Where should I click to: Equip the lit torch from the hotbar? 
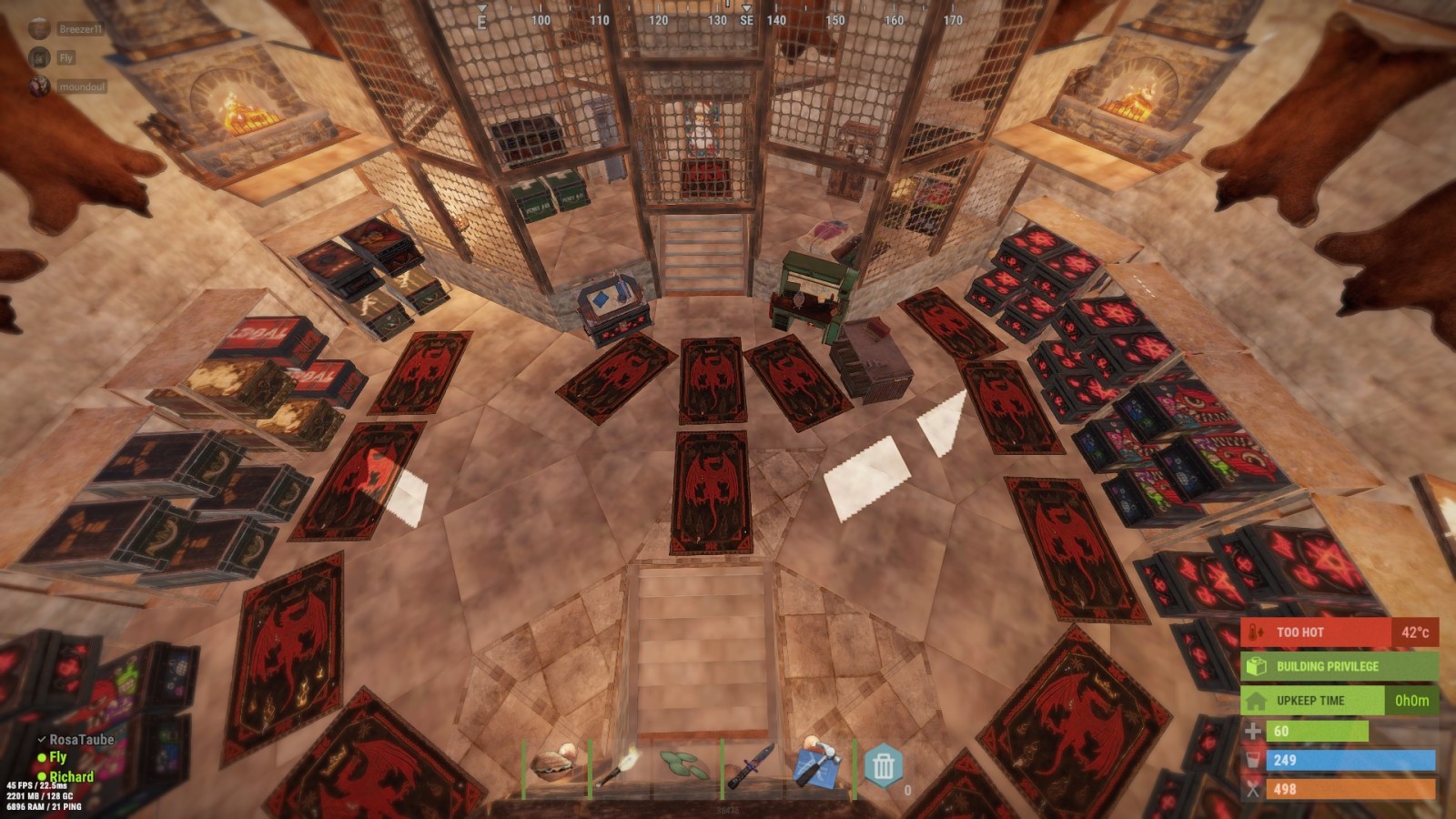pos(622,765)
